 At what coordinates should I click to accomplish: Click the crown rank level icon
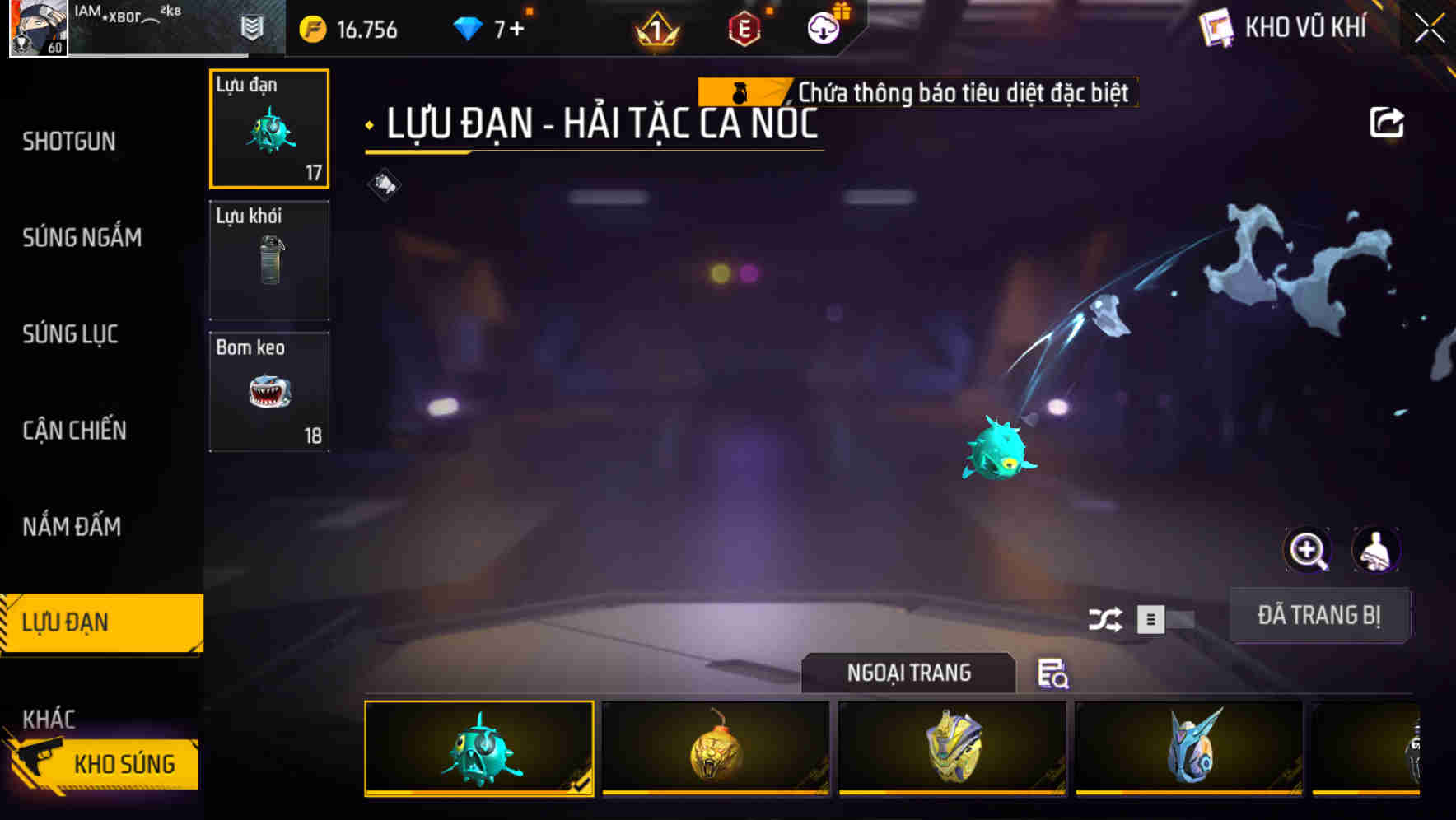[x=655, y=30]
